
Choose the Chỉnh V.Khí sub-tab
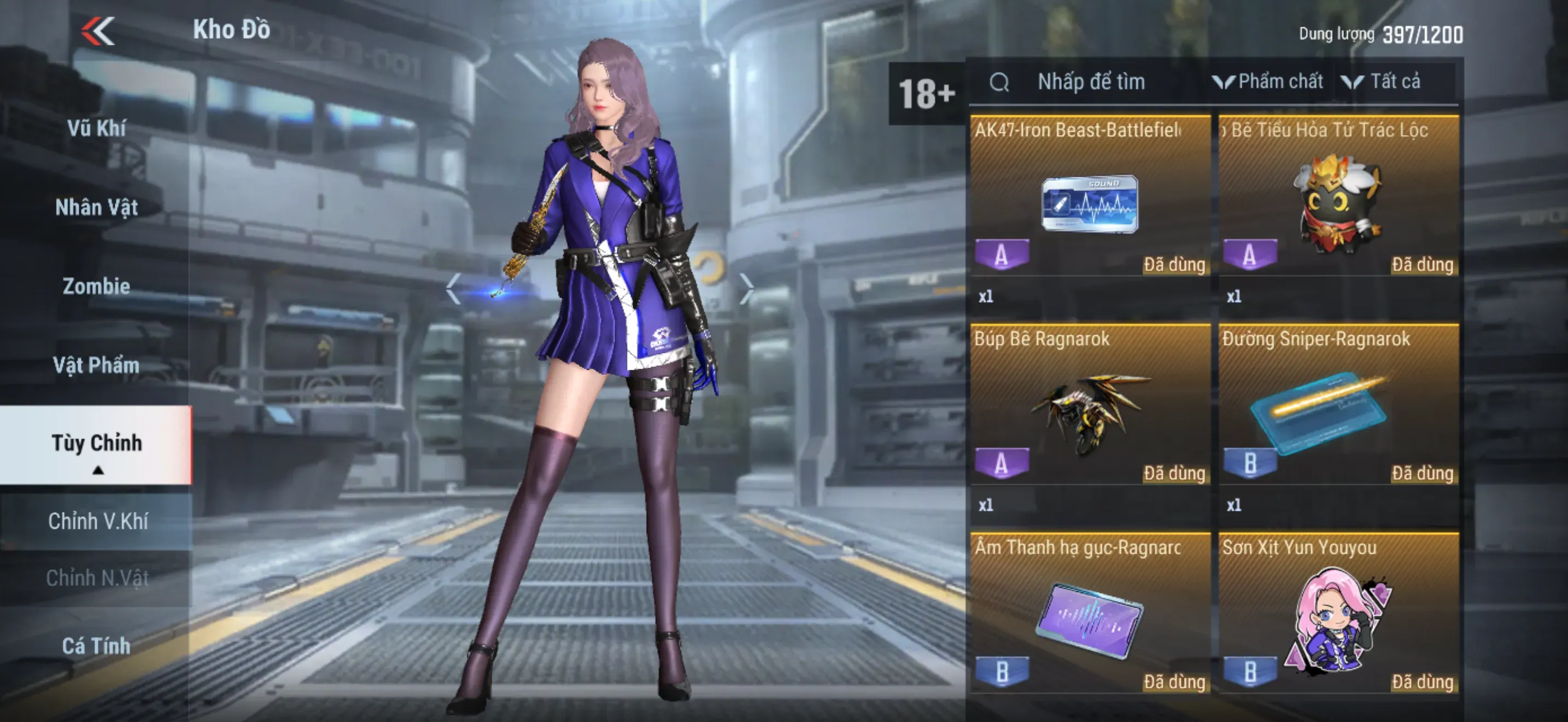coord(97,521)
